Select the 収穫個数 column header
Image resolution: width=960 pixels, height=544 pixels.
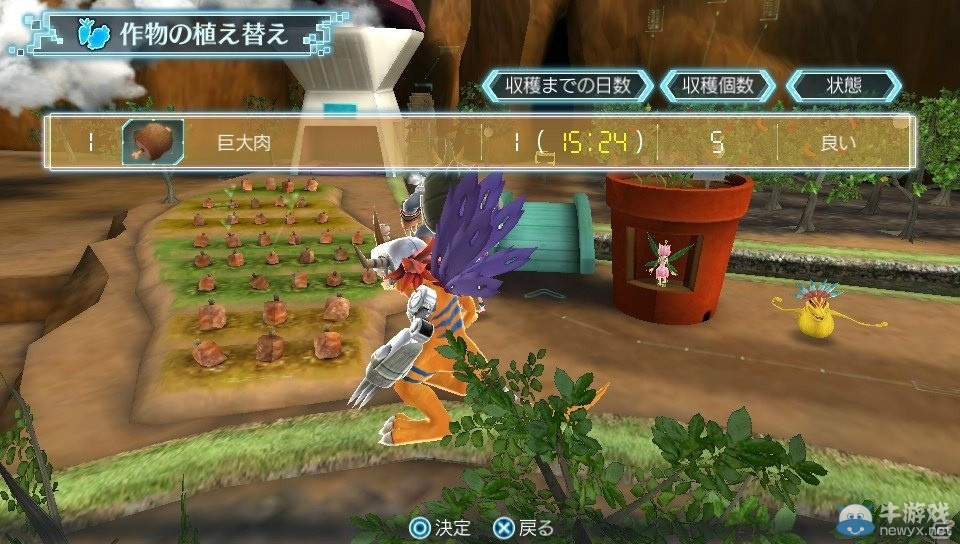[718, 85]
